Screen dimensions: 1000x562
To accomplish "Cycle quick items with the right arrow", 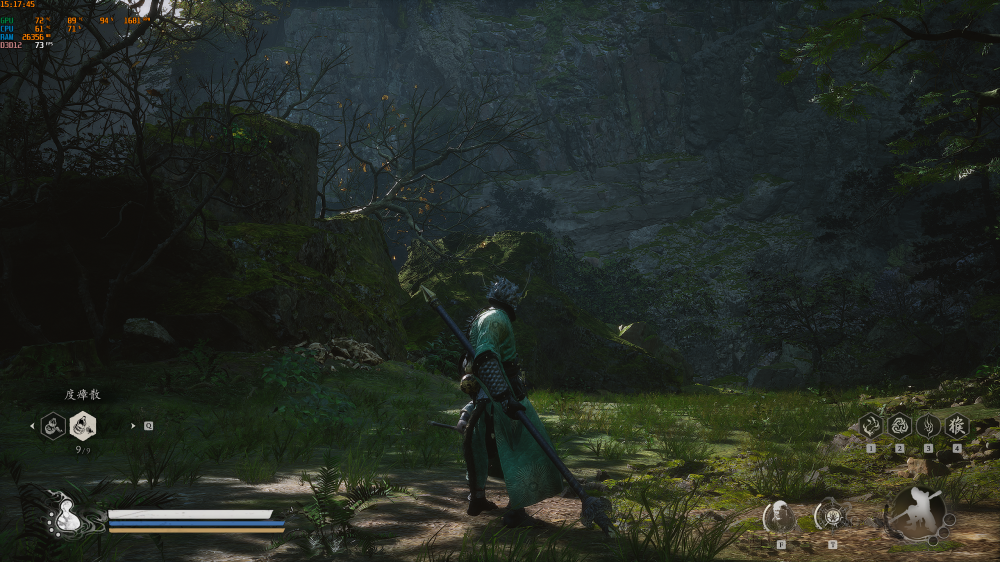I will coord(133,426).
